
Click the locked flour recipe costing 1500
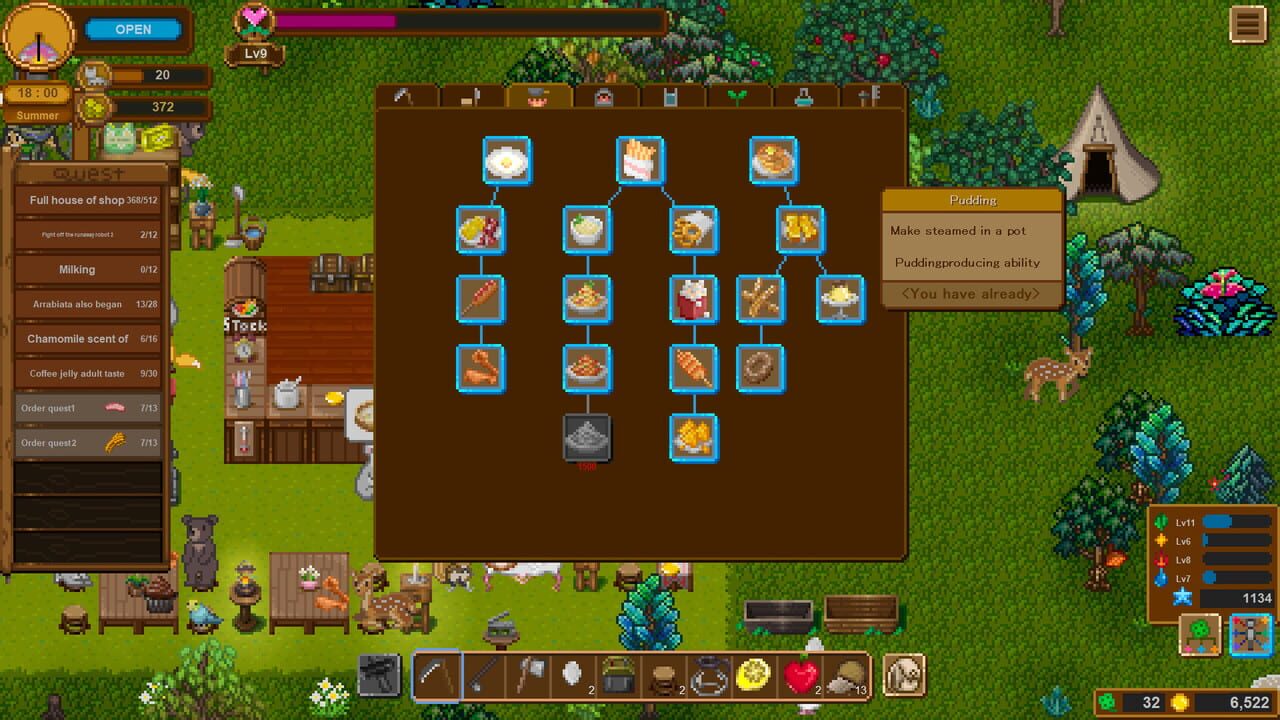587,435
